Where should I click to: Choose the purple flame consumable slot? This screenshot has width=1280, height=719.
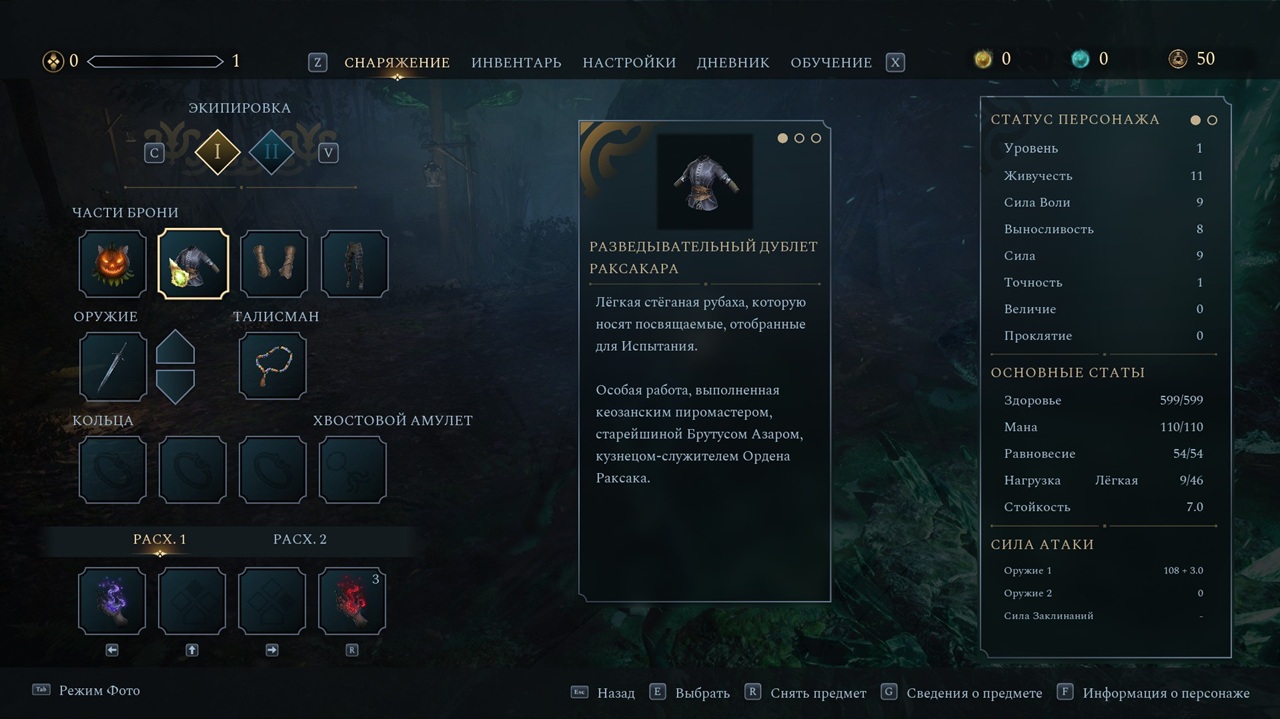113,601
